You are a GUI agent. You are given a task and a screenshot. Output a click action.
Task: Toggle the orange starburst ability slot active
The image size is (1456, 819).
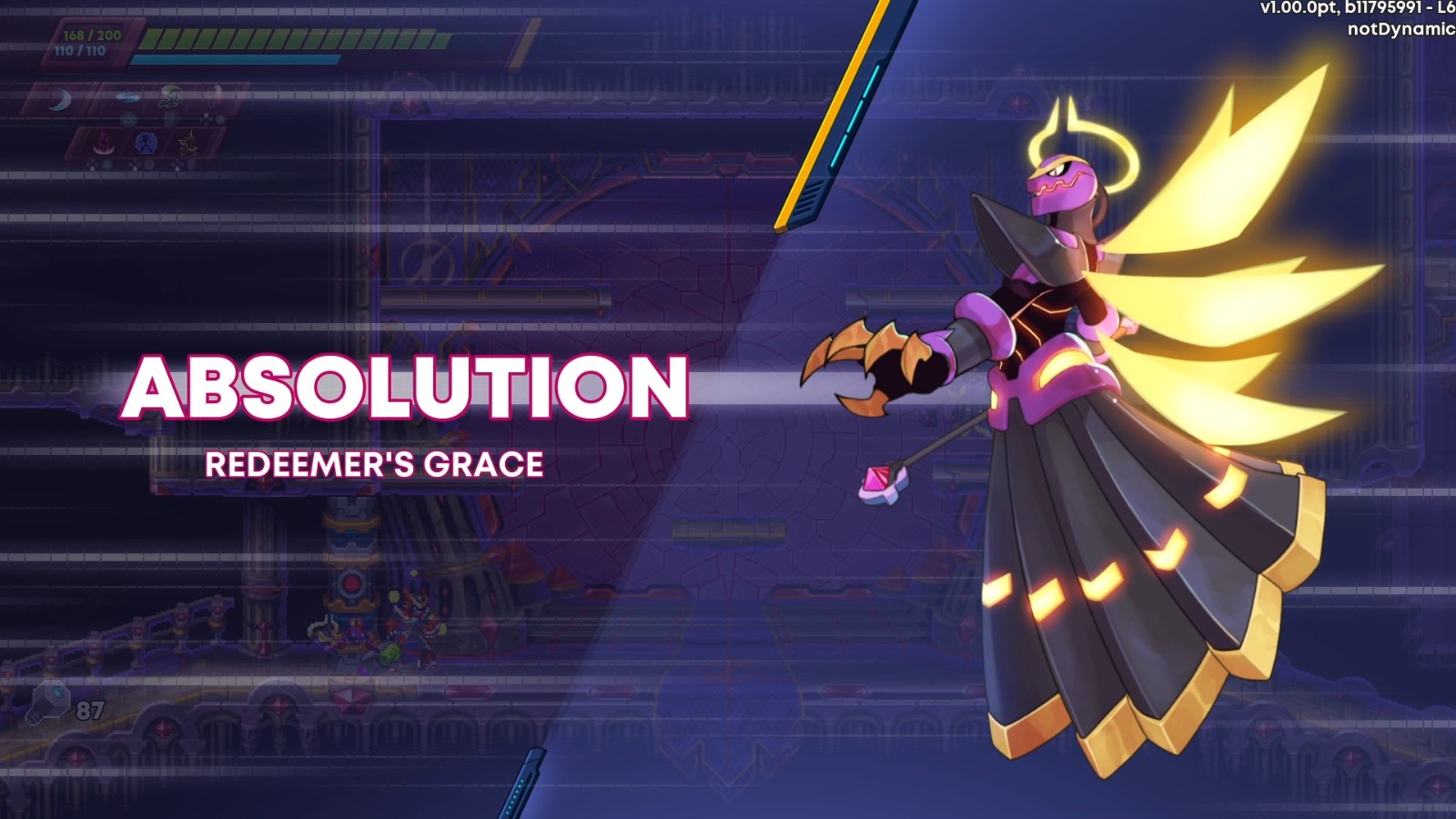click(x=188, y=142)
